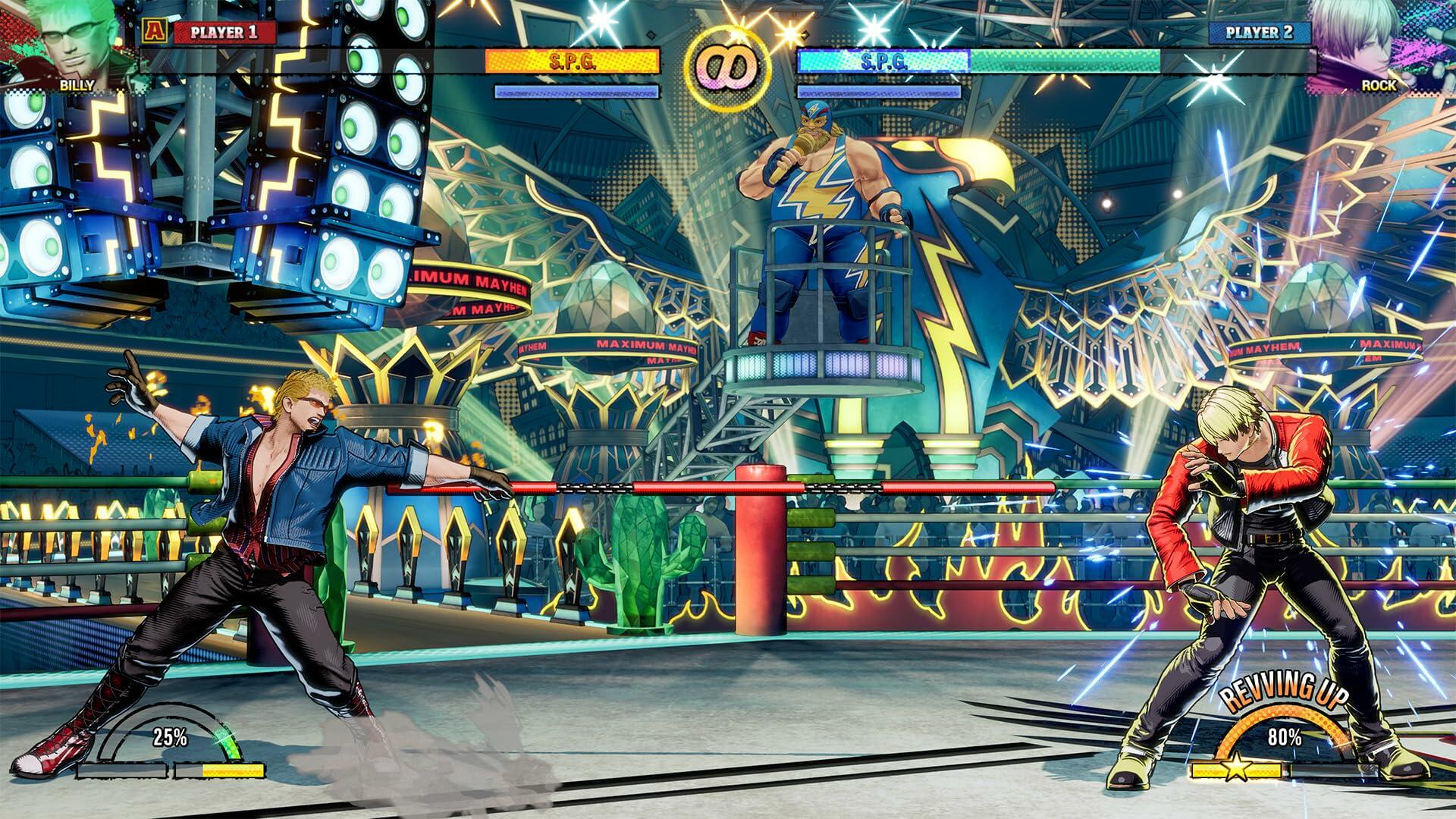Click the red 'A' rank emblem near Player 1
This screenshot has height=819, width=1456.
pos(155,32)
